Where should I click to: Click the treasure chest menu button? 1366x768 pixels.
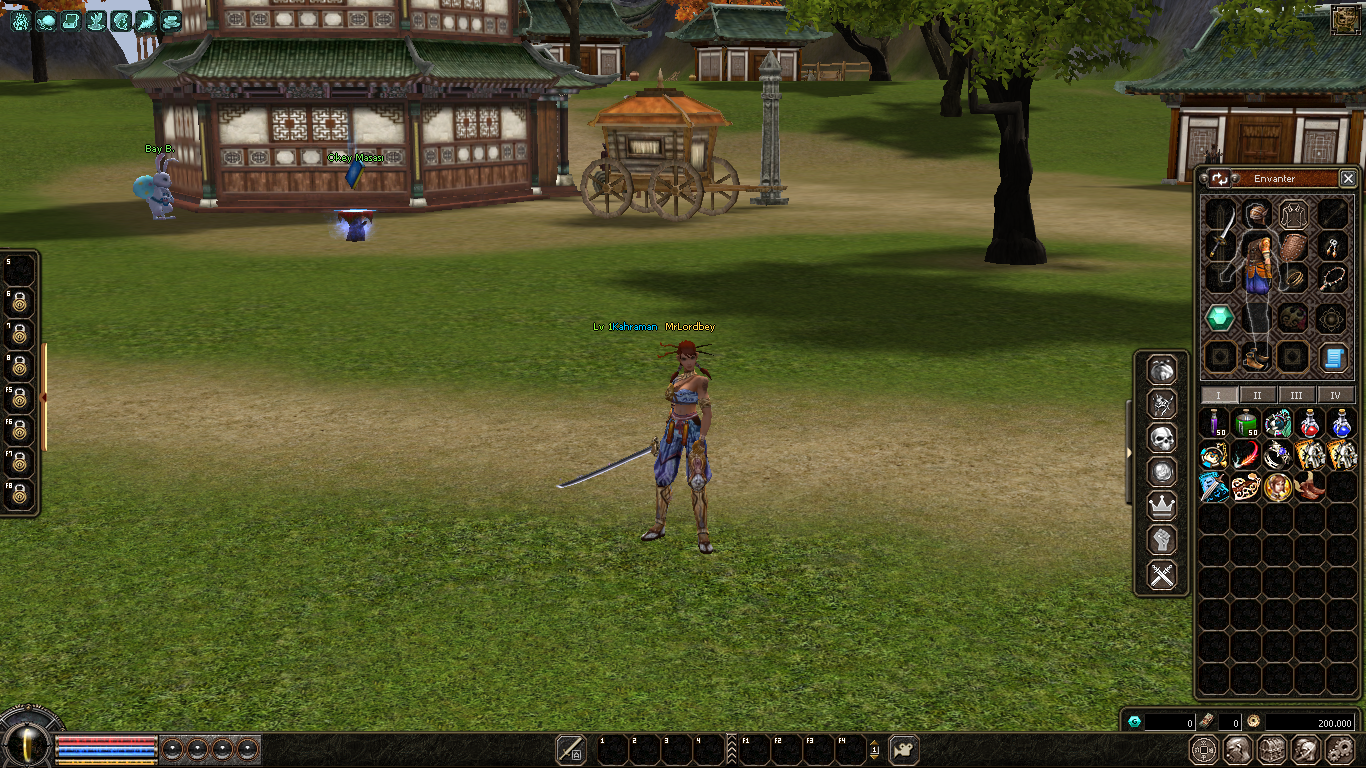pyautogui.click(x=1271, y=749)
